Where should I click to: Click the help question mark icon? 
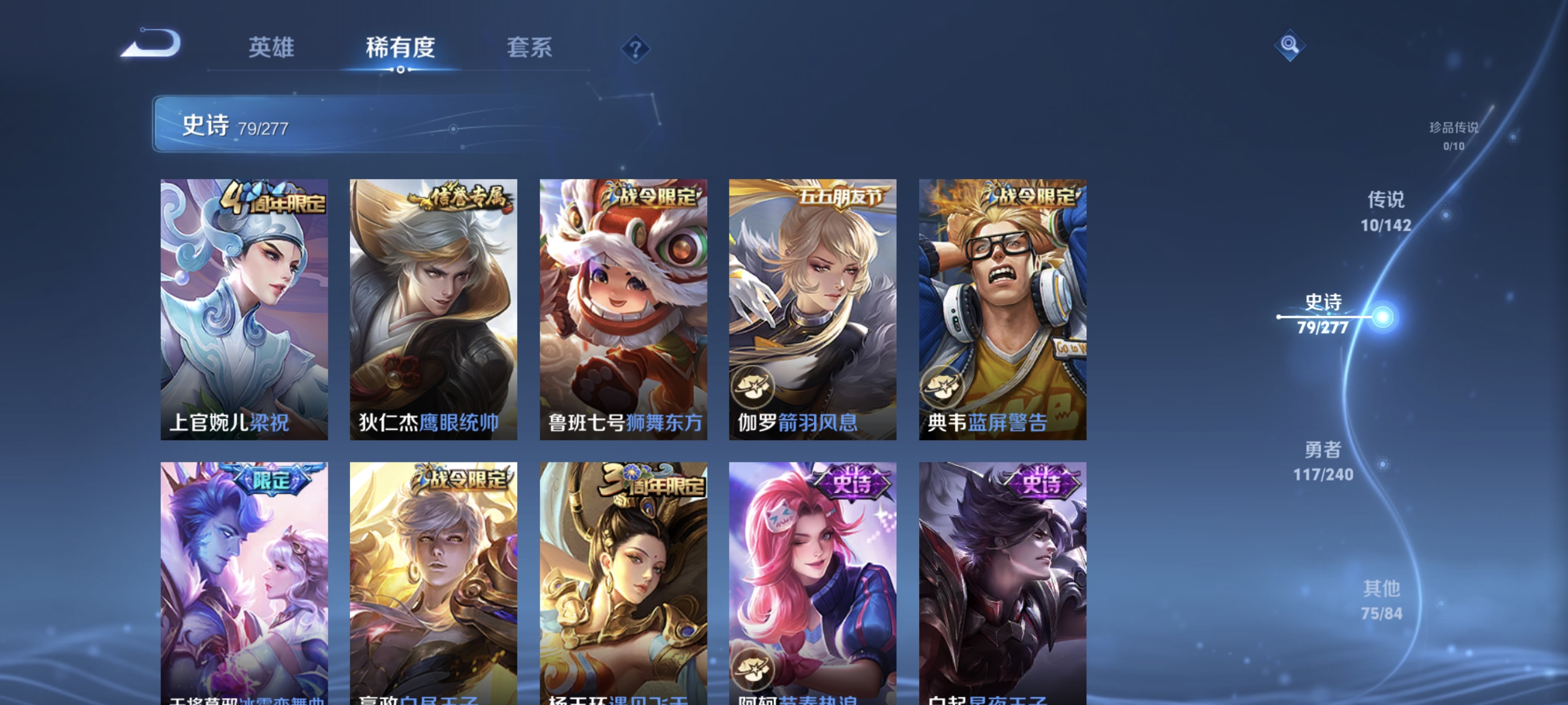tap(635, 50)
